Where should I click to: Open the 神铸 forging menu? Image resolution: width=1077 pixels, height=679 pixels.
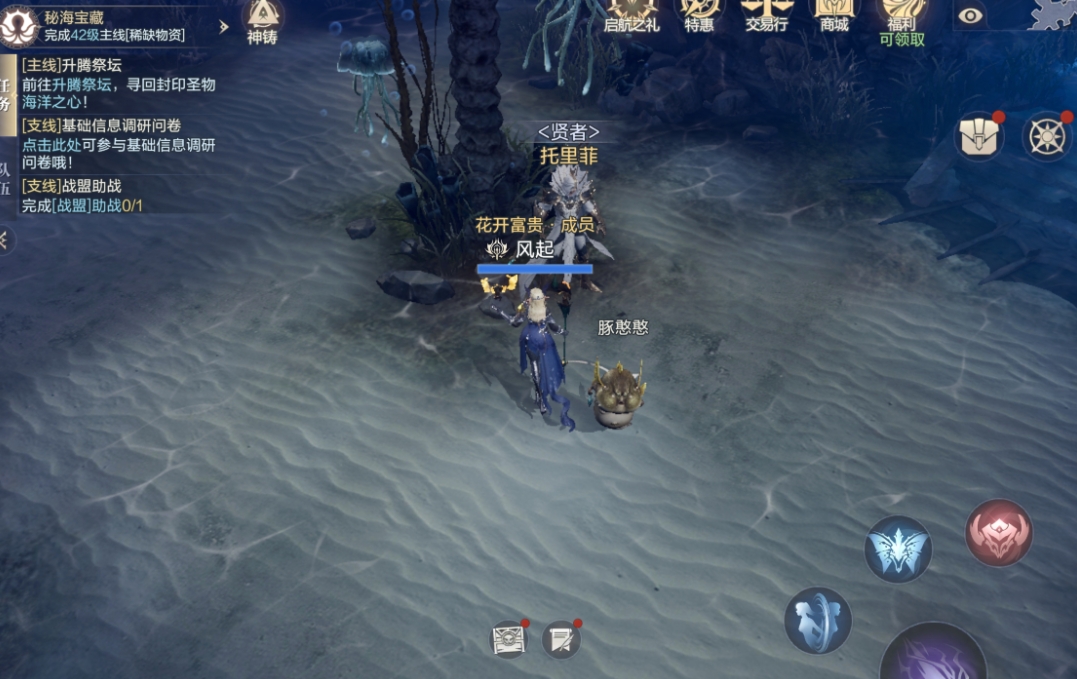pos(262,20)
